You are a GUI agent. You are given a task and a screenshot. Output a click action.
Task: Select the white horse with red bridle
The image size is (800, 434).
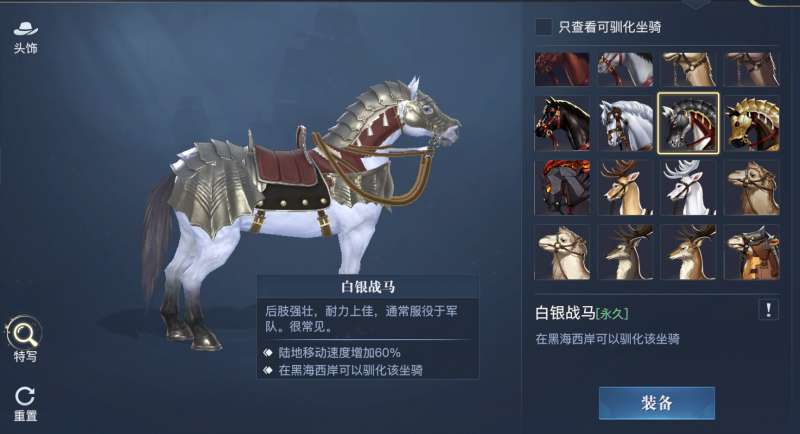coord(625,123)
